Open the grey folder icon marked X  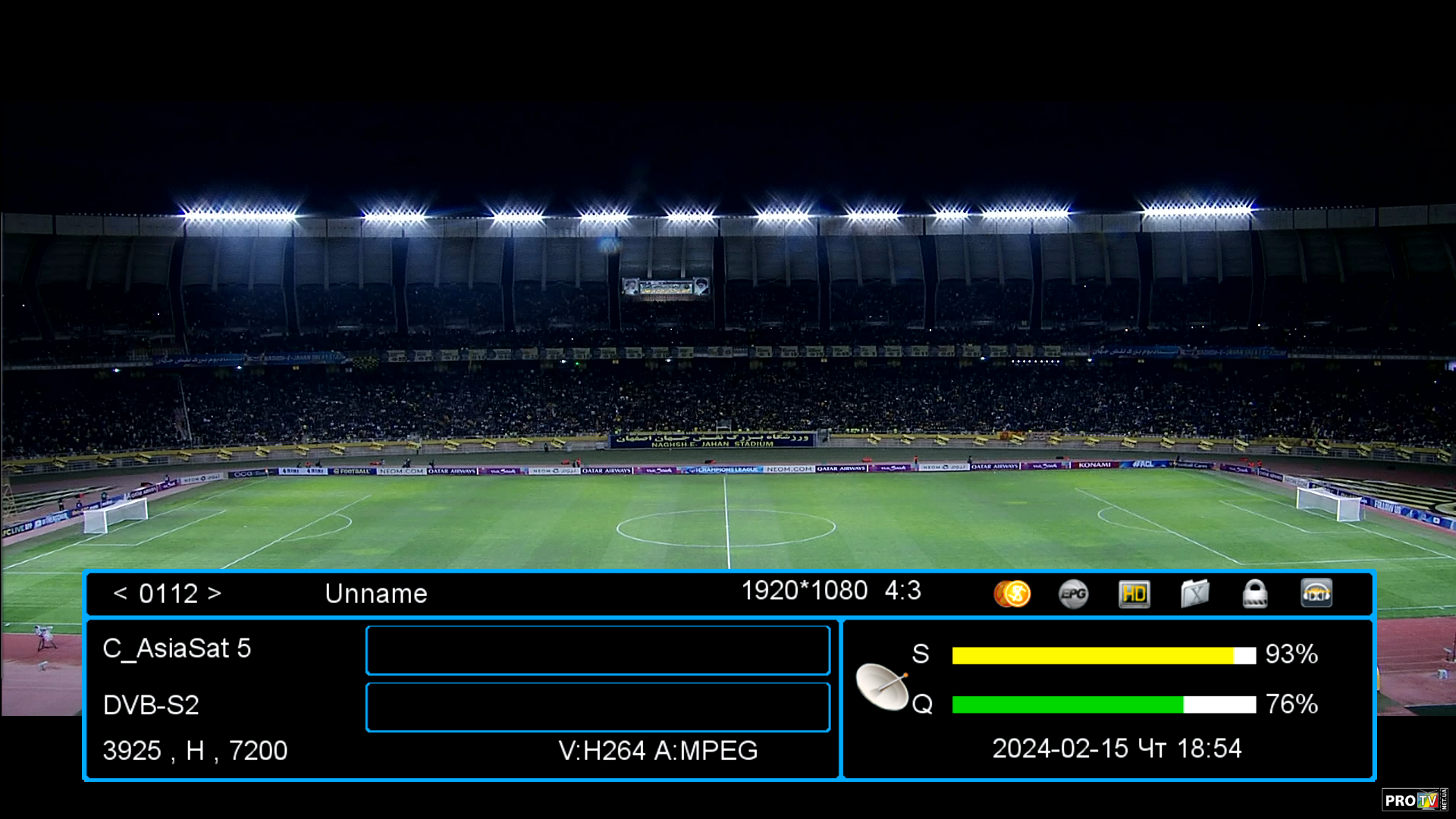pos(1194,594)
